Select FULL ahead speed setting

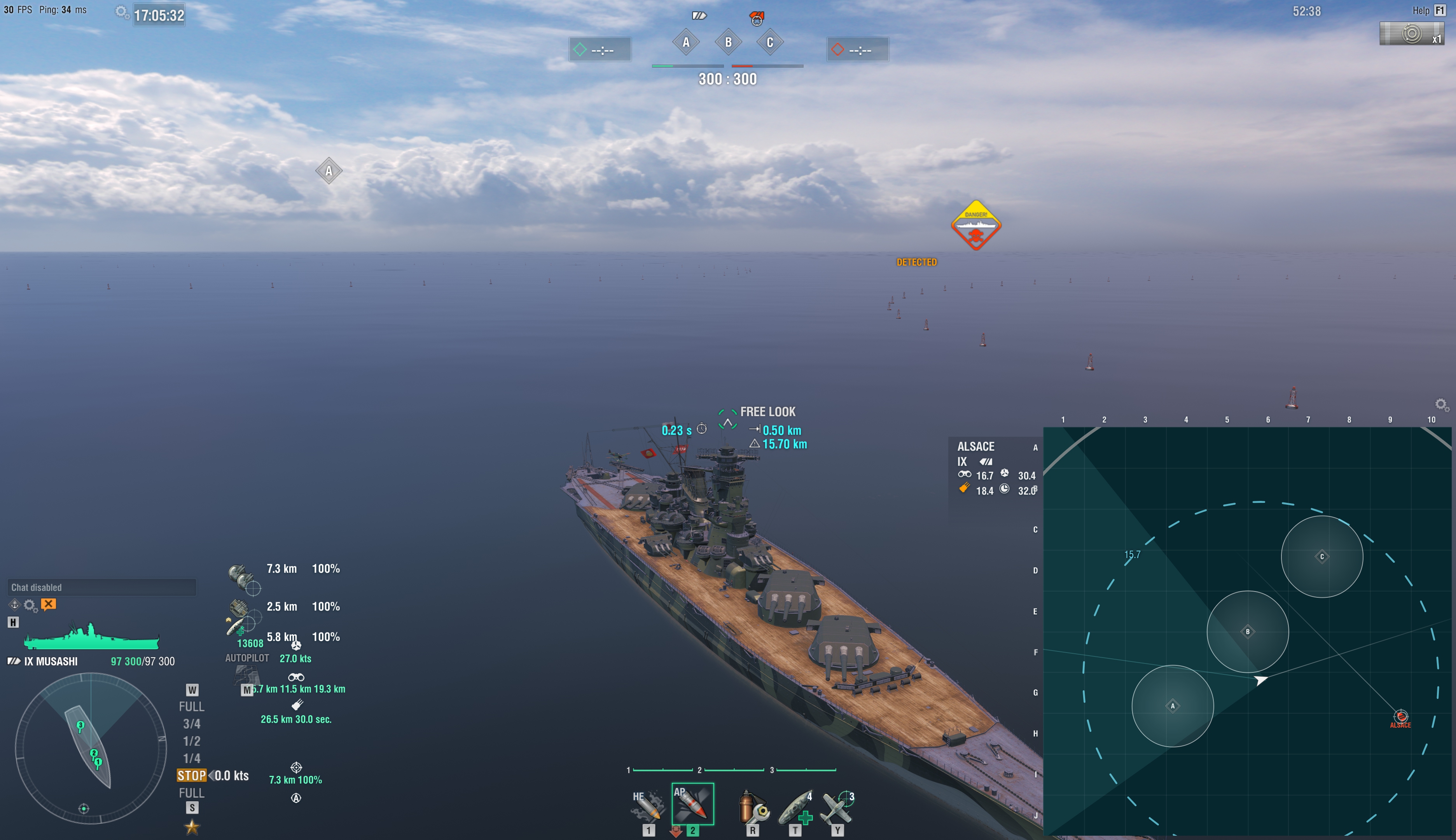(x=191, y=706)
